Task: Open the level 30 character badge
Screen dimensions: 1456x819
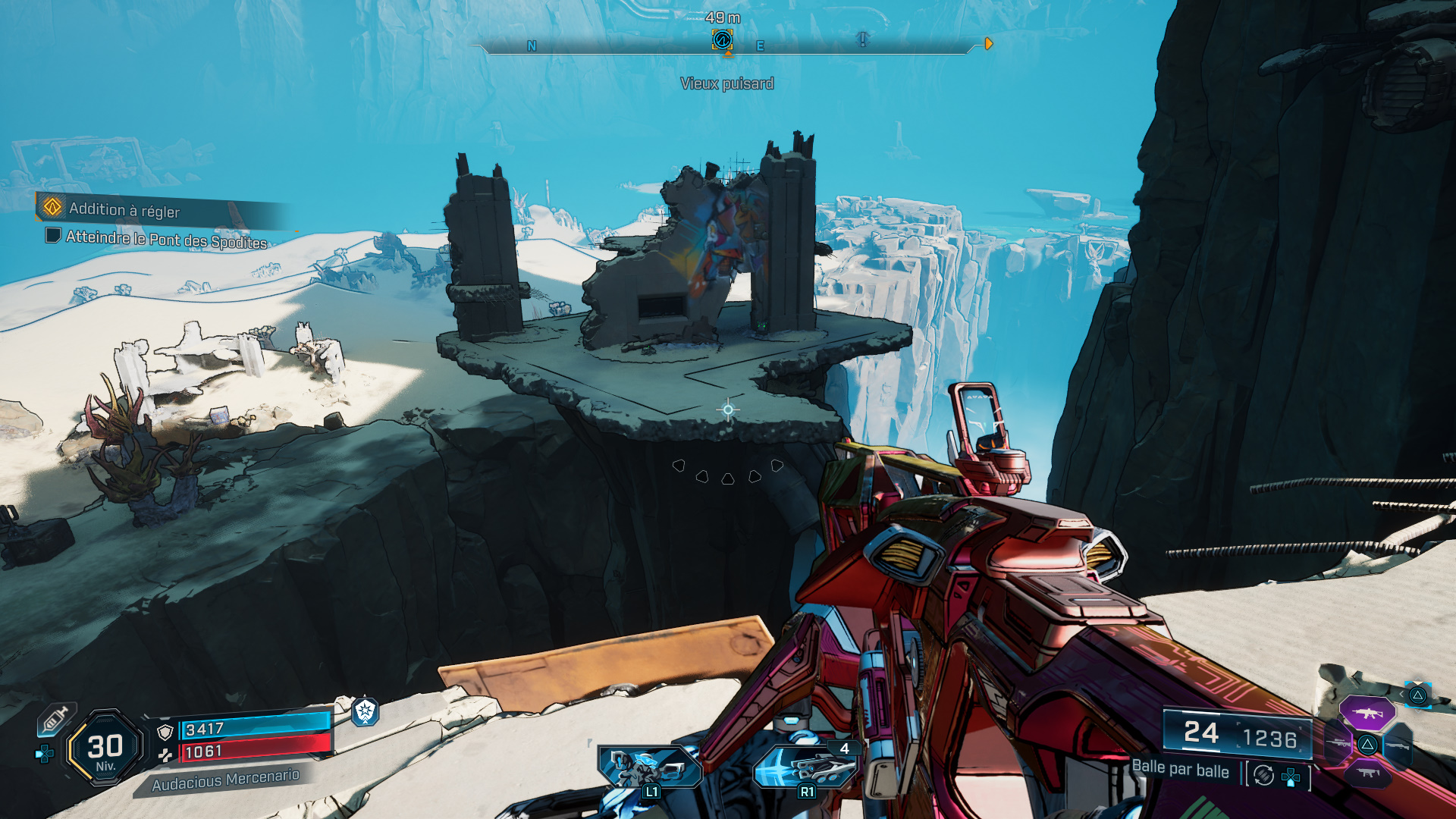Action: pyautogui.click(x=105, y=748)
